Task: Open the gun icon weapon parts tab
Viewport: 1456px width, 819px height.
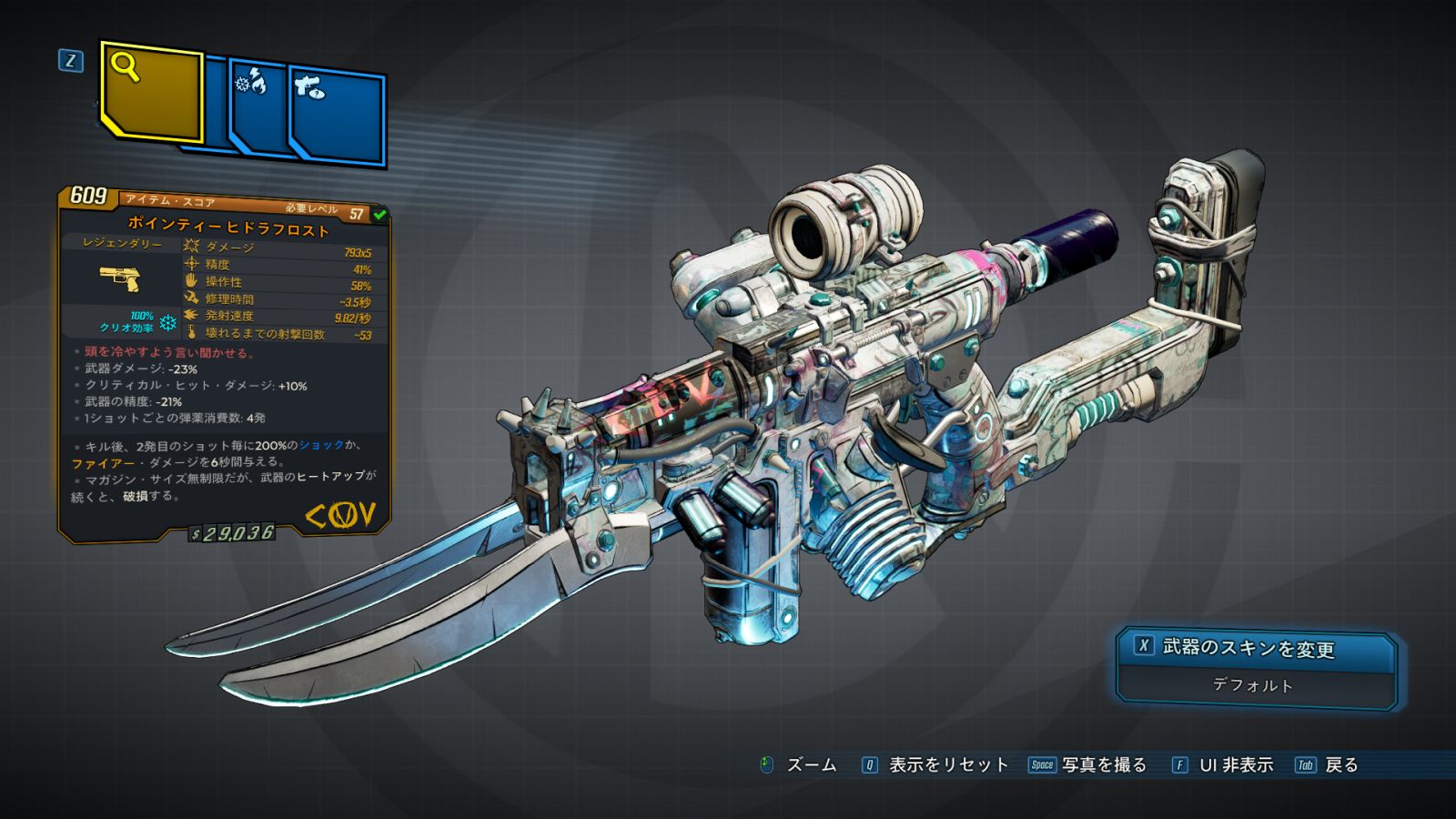Action: (x=337, y=116)
